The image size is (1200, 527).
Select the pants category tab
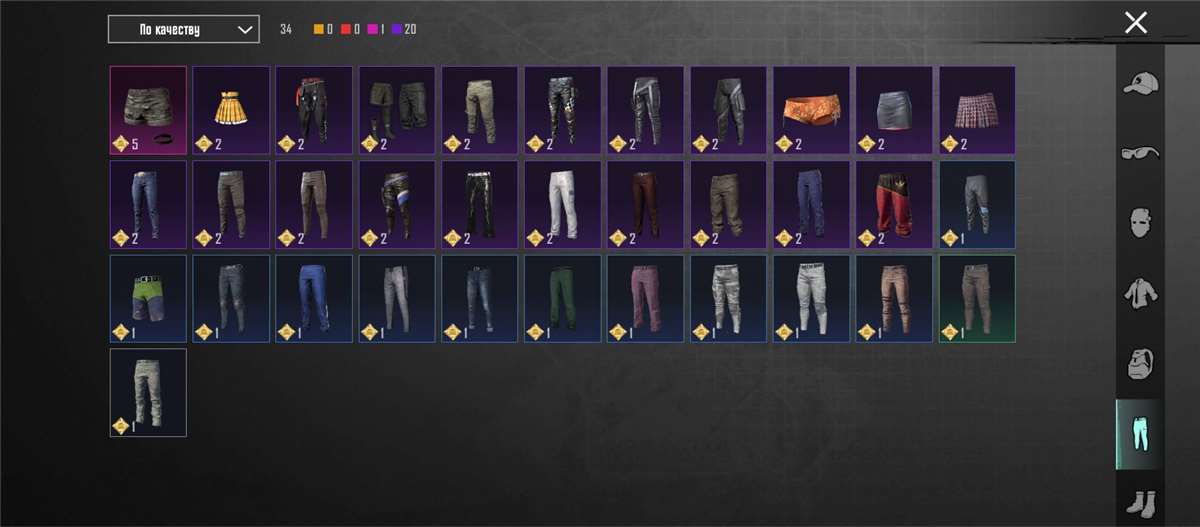(1140, 434)
